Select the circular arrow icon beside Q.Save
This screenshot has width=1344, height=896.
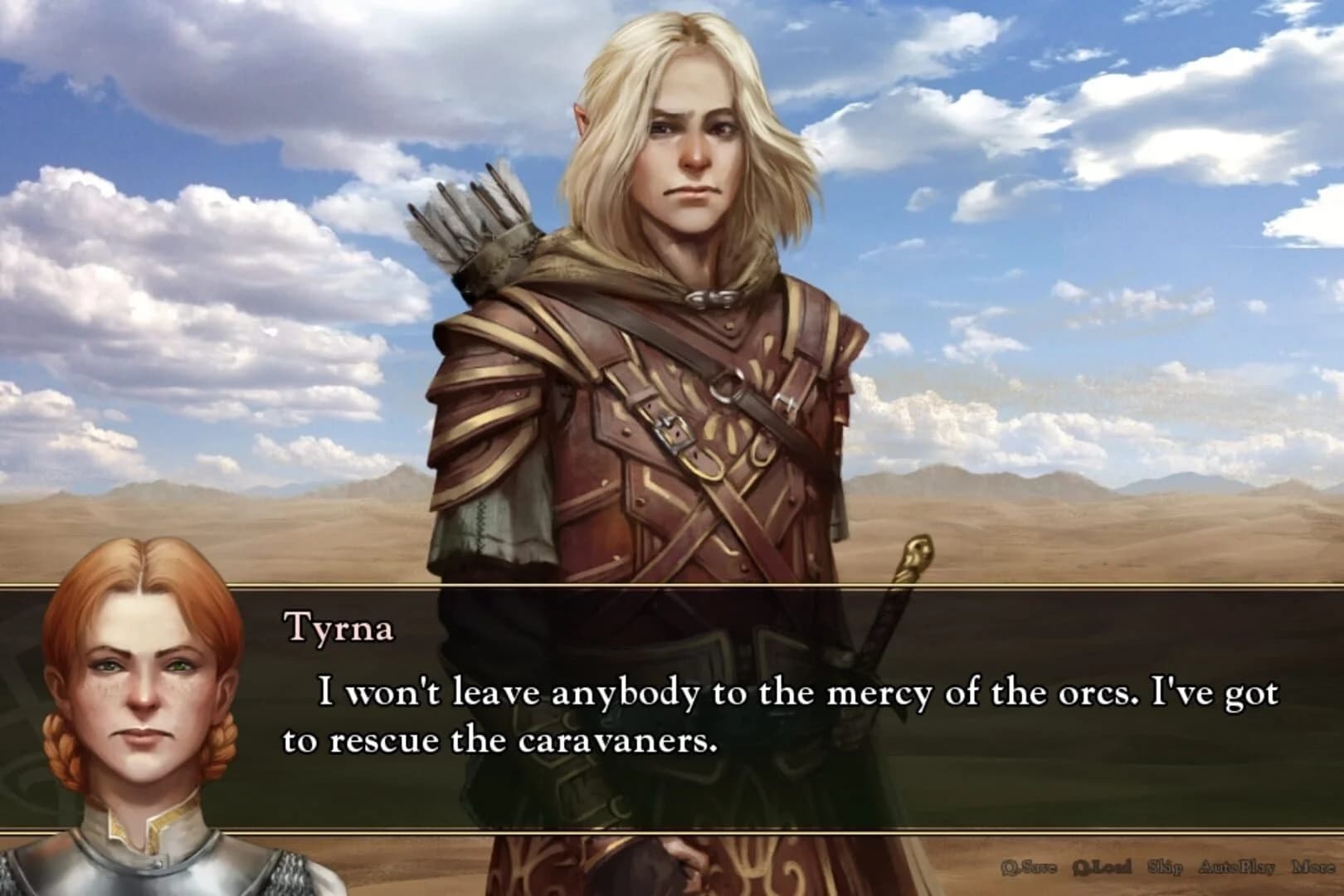pyautogui.click(x=1010, y=866)
